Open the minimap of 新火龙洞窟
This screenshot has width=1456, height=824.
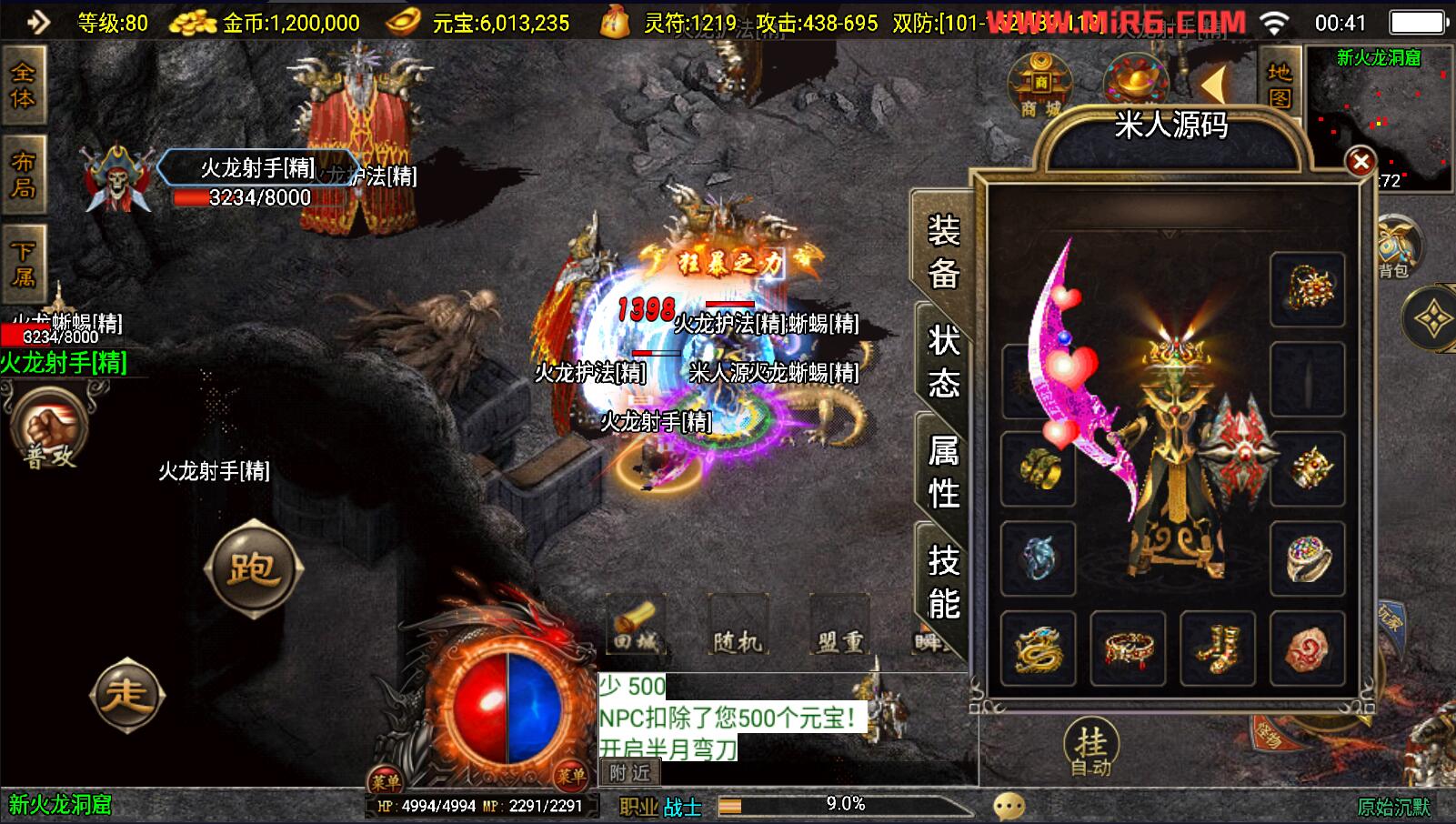pos(1380,118)
